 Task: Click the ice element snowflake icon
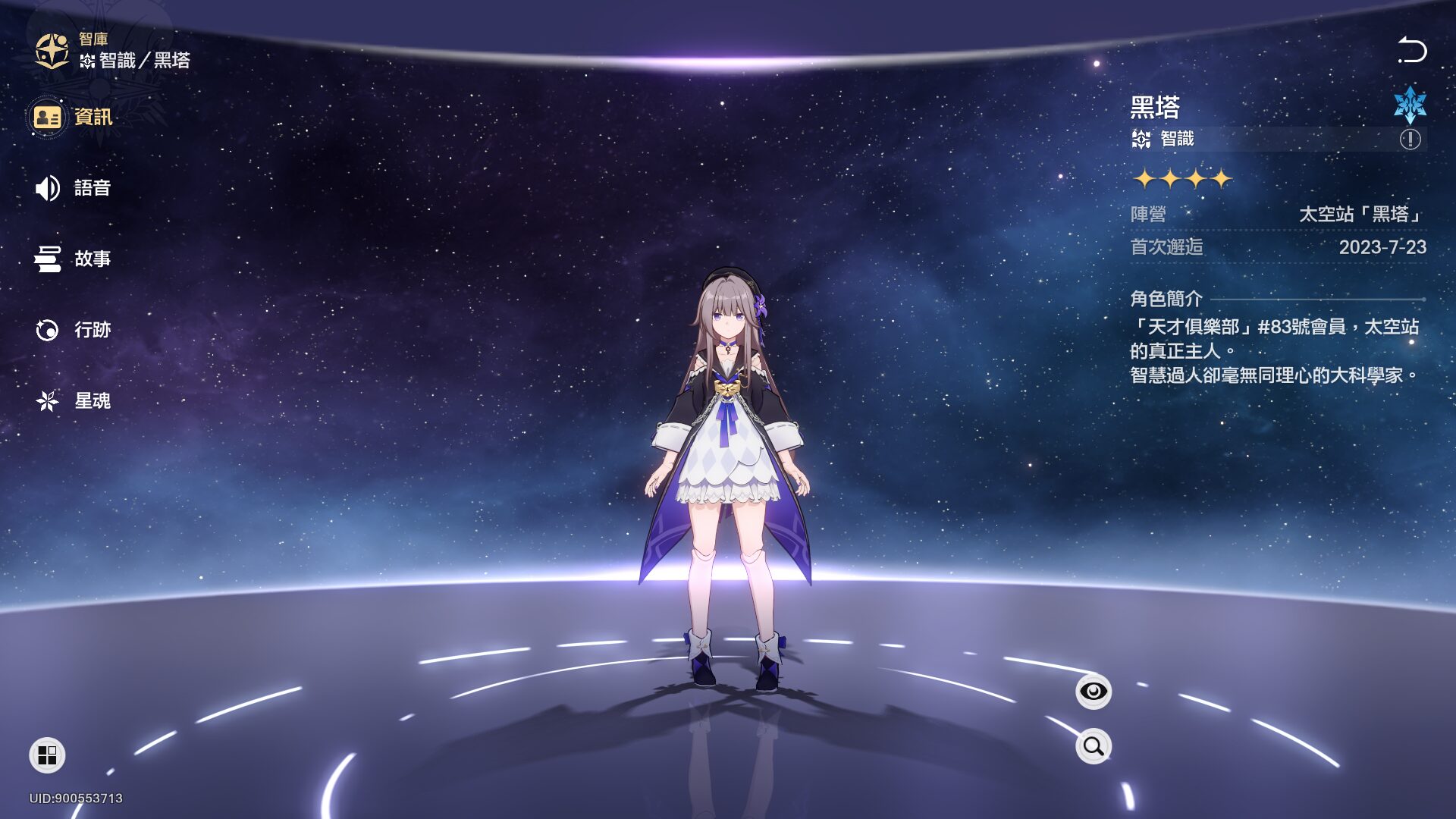tap(1410, 105)
